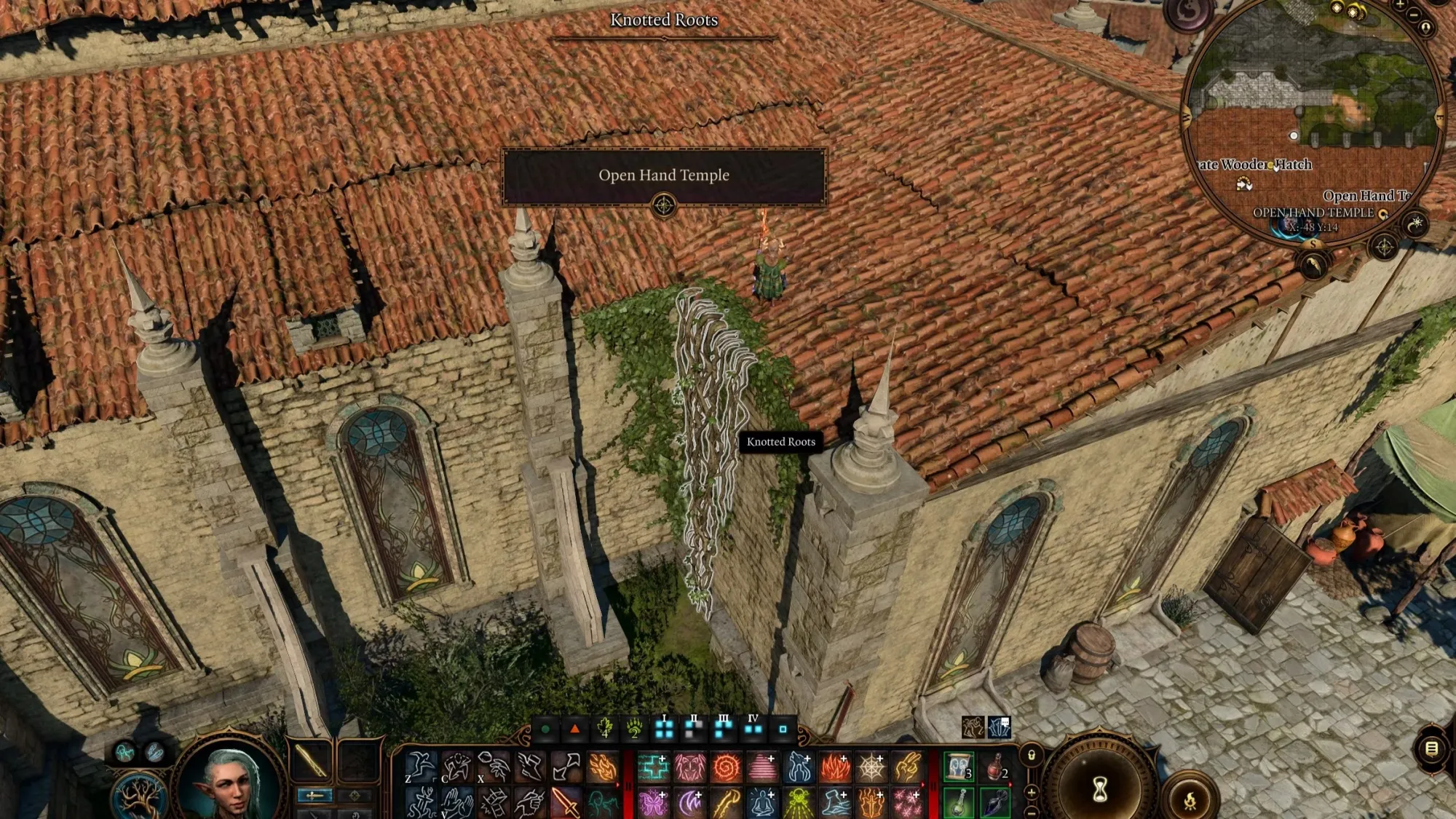Select the green leaf class resource filter
The height and width of the screenshot is (819, 1456).
(x=604, y=728)
